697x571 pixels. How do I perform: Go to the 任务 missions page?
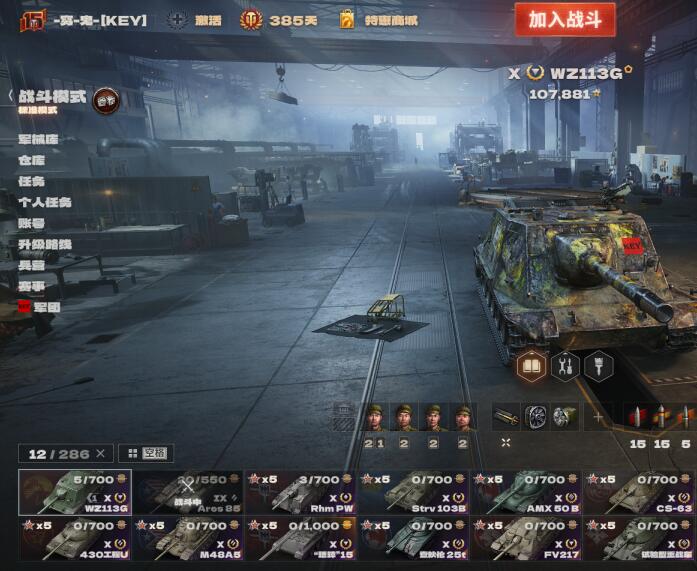[x=31, y=181]
